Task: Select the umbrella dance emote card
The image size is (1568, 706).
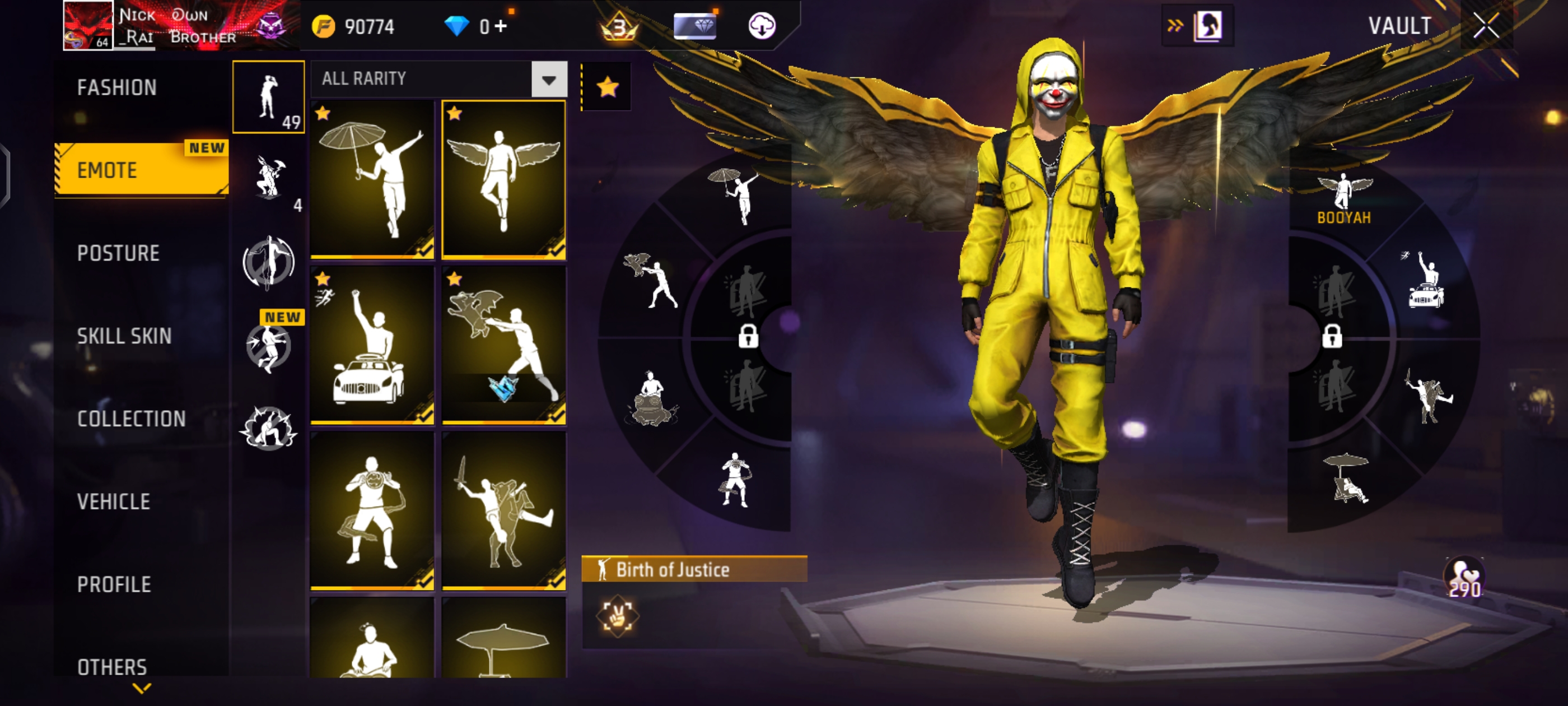Action: 372,180
